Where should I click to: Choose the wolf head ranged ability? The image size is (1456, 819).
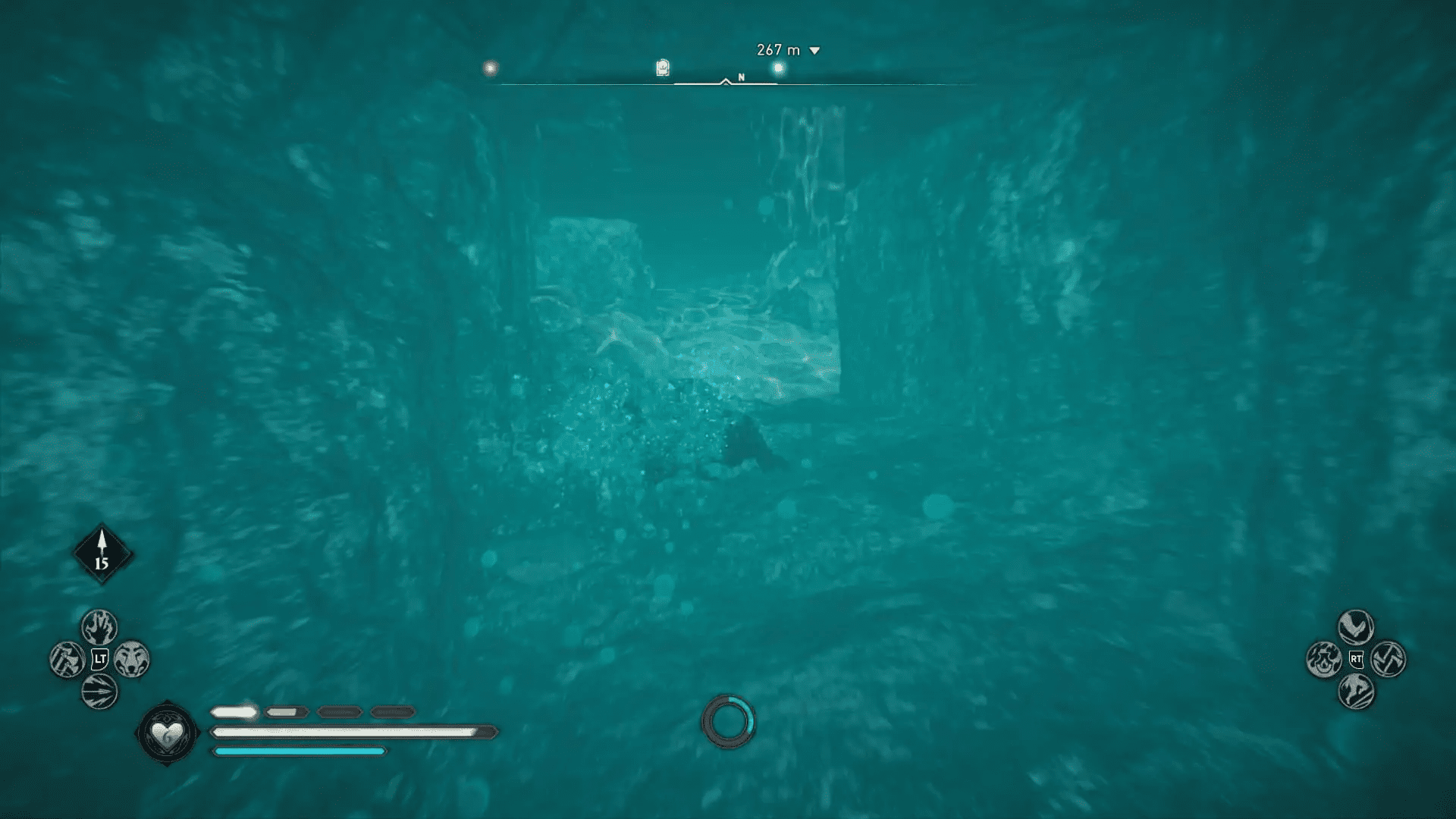click(132, 659)
